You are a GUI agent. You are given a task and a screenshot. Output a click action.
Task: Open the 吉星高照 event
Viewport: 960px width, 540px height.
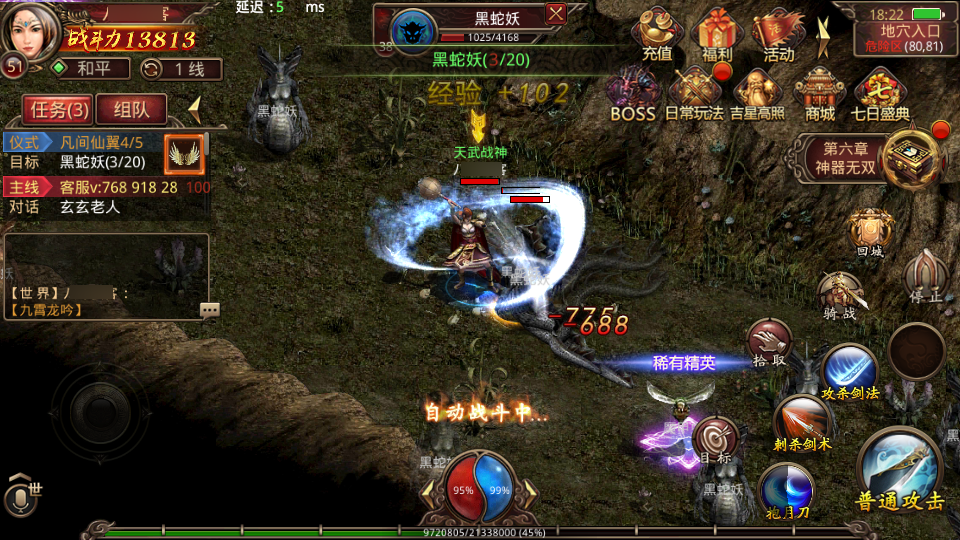pos(757,93)
